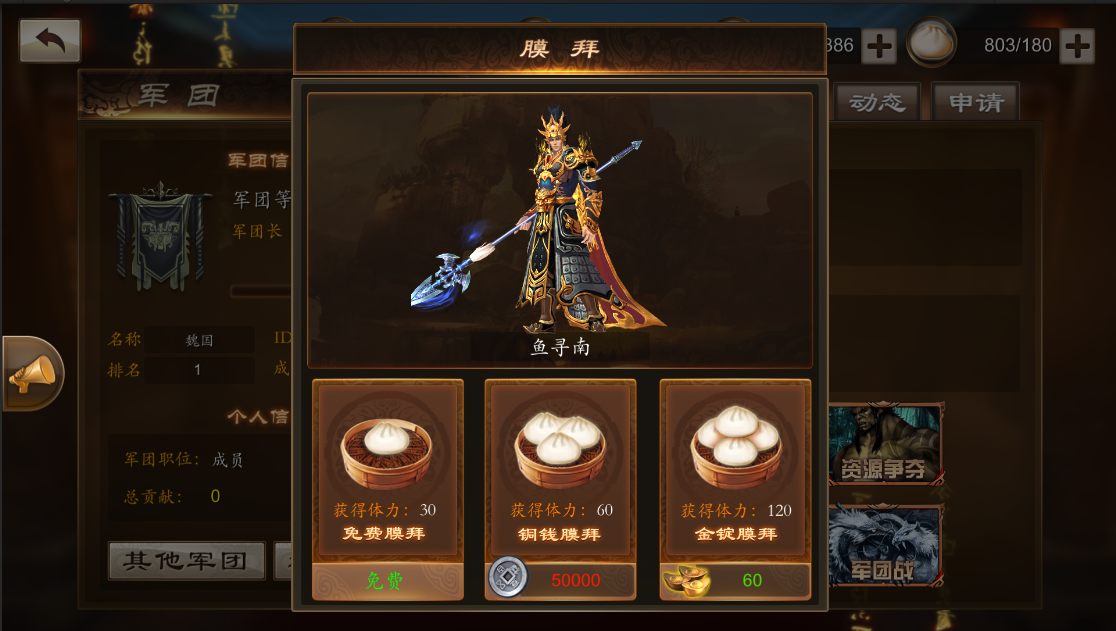Click the steamed bun stamina icon

tap(931, 44)
